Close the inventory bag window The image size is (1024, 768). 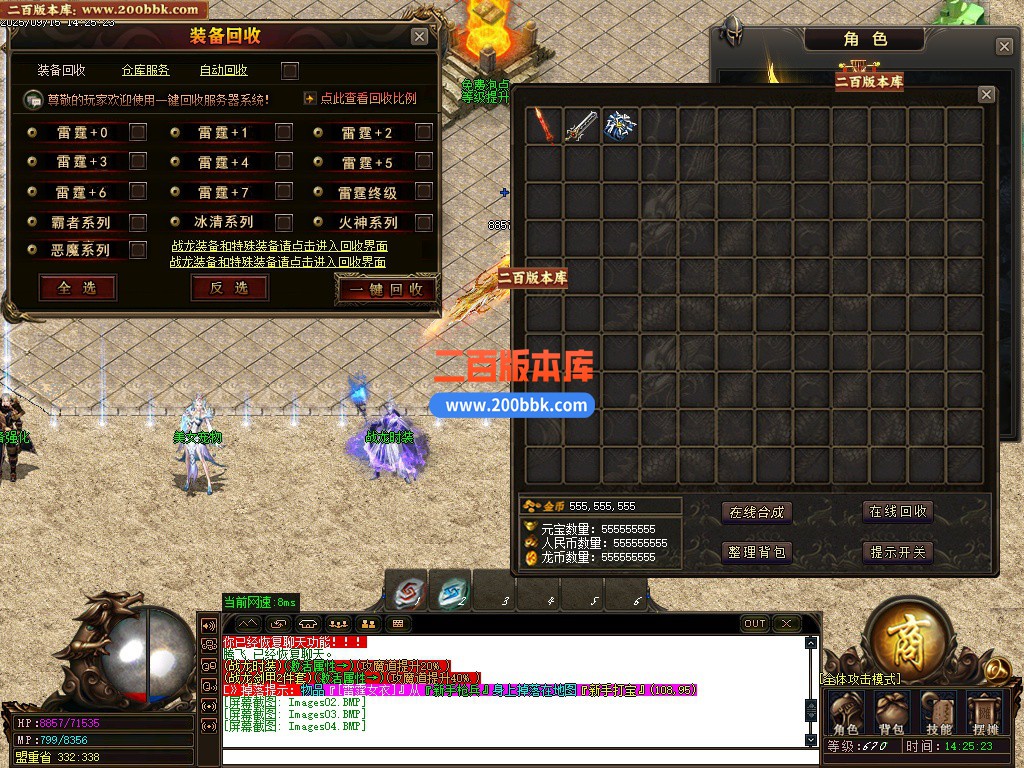[x=986, y=95]
